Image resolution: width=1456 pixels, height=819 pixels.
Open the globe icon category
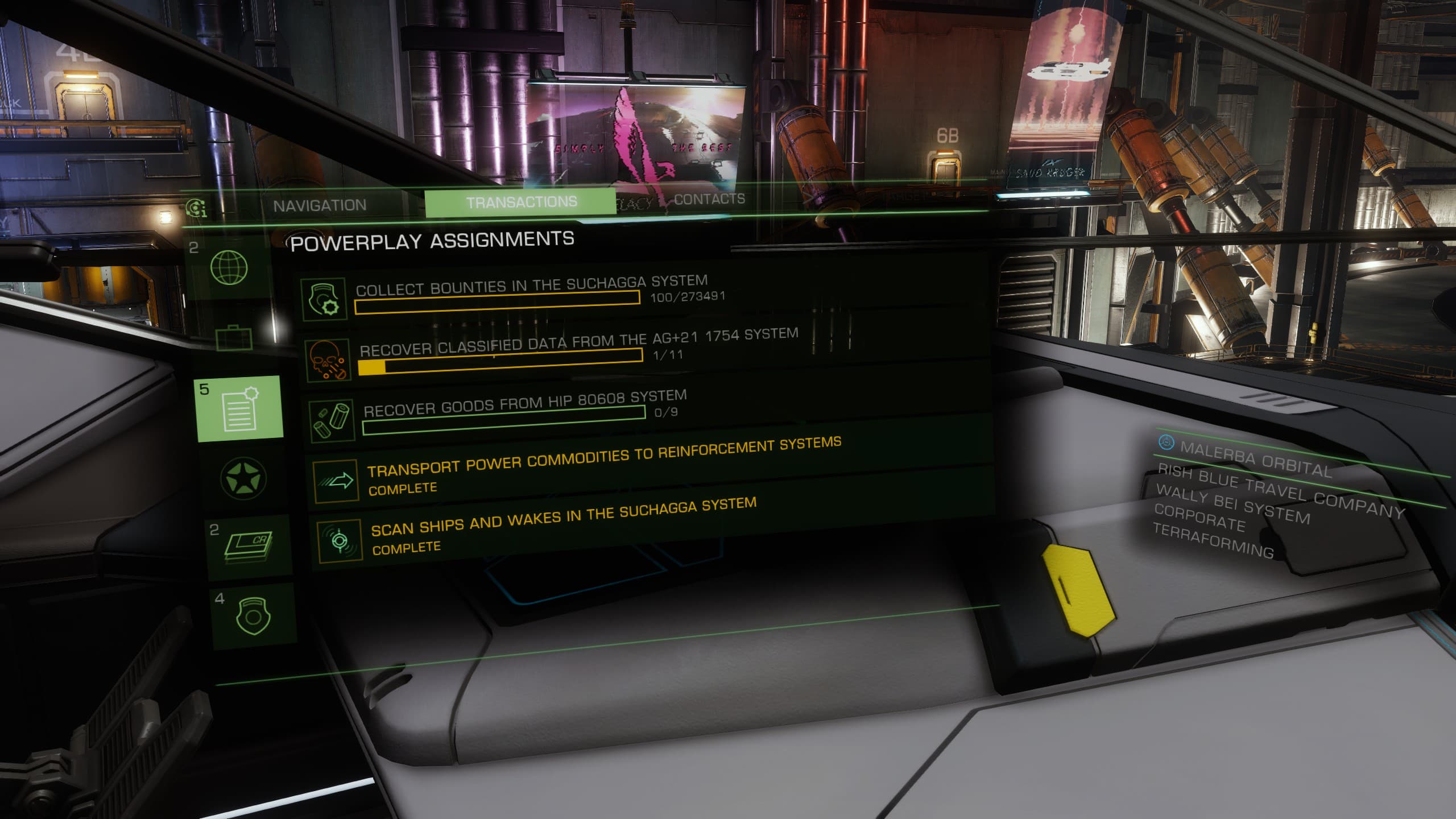(229, 267)
